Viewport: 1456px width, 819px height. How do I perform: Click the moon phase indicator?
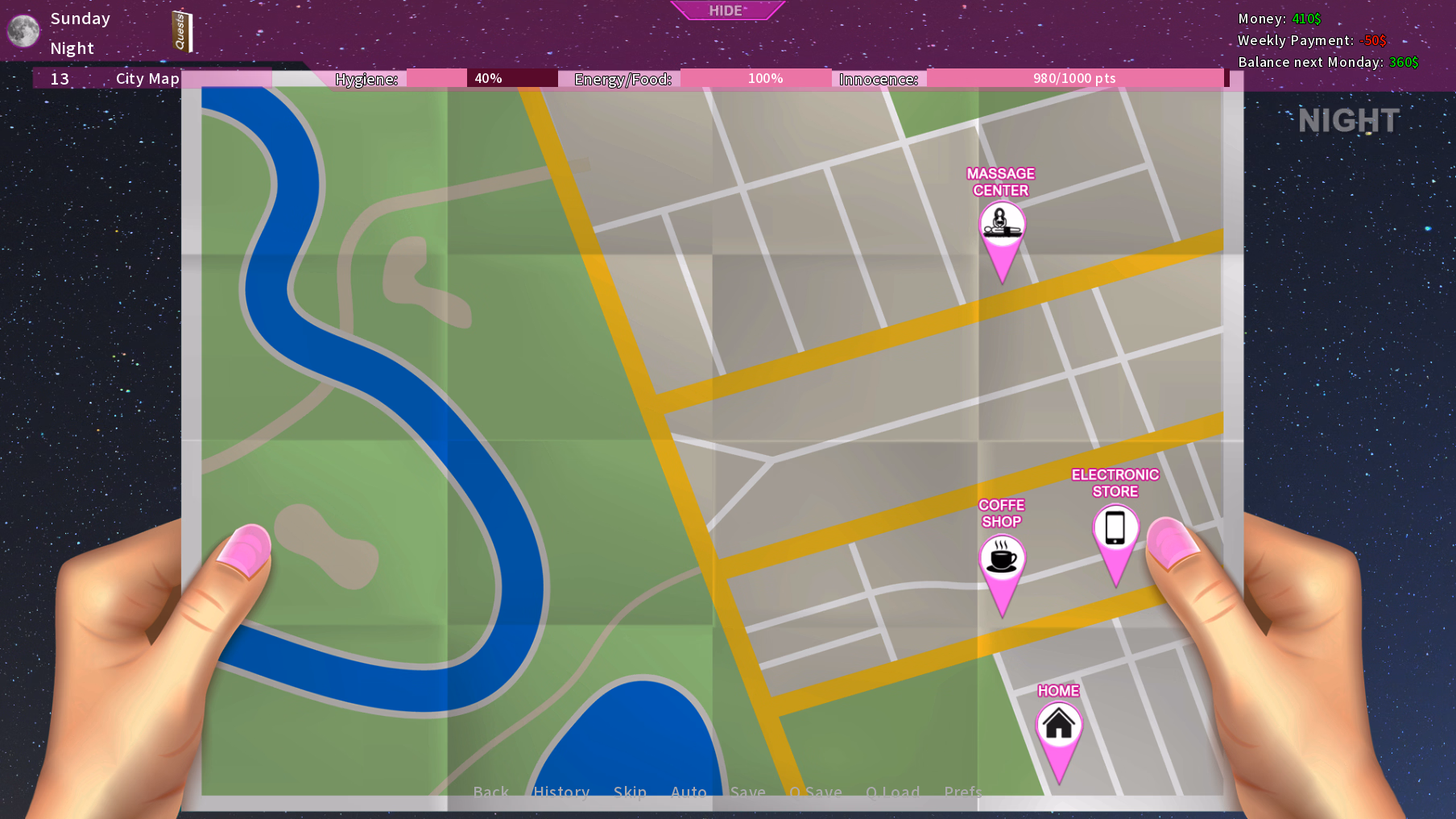point(22,31)
